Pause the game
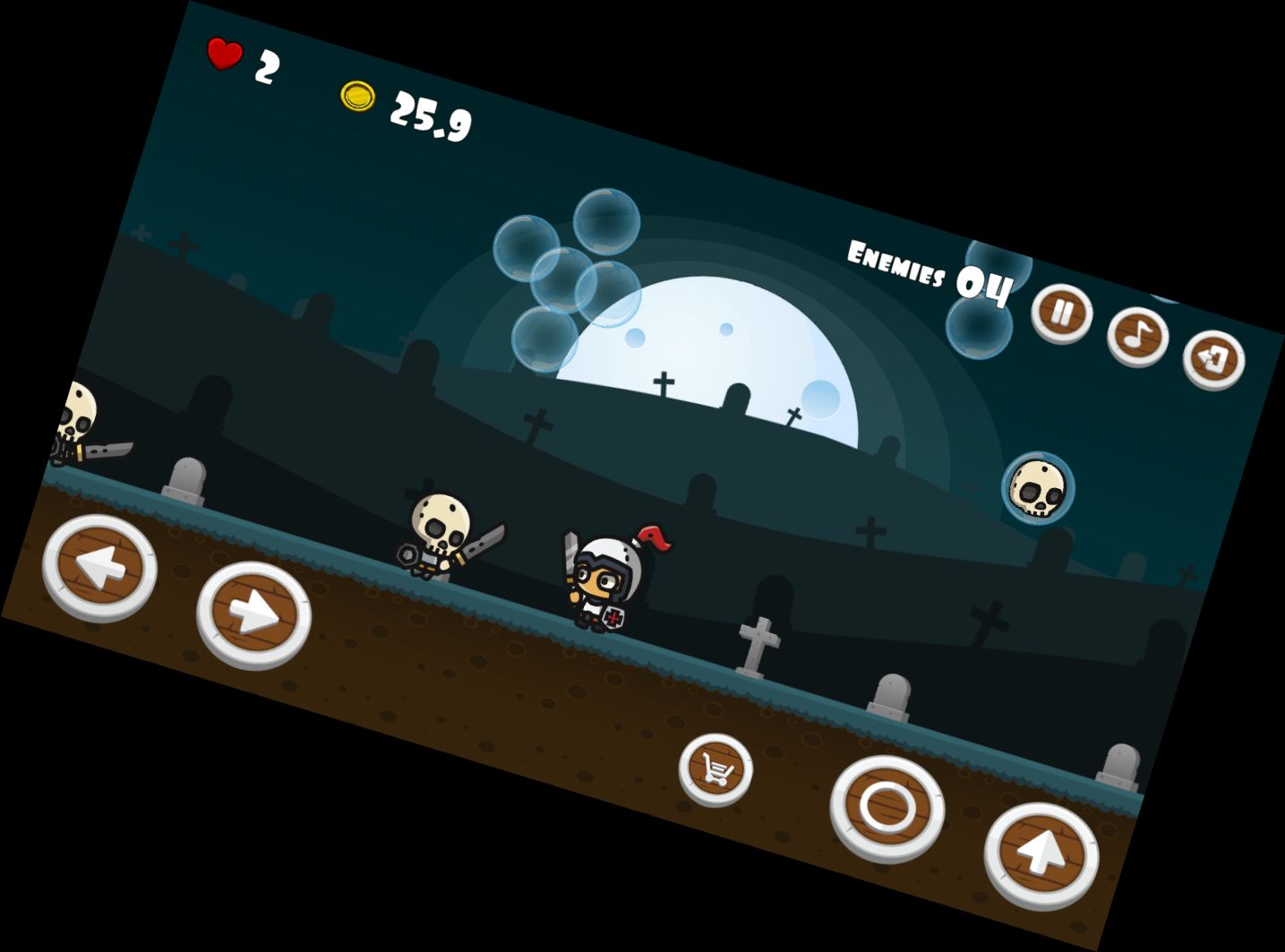 [1061, 313]
